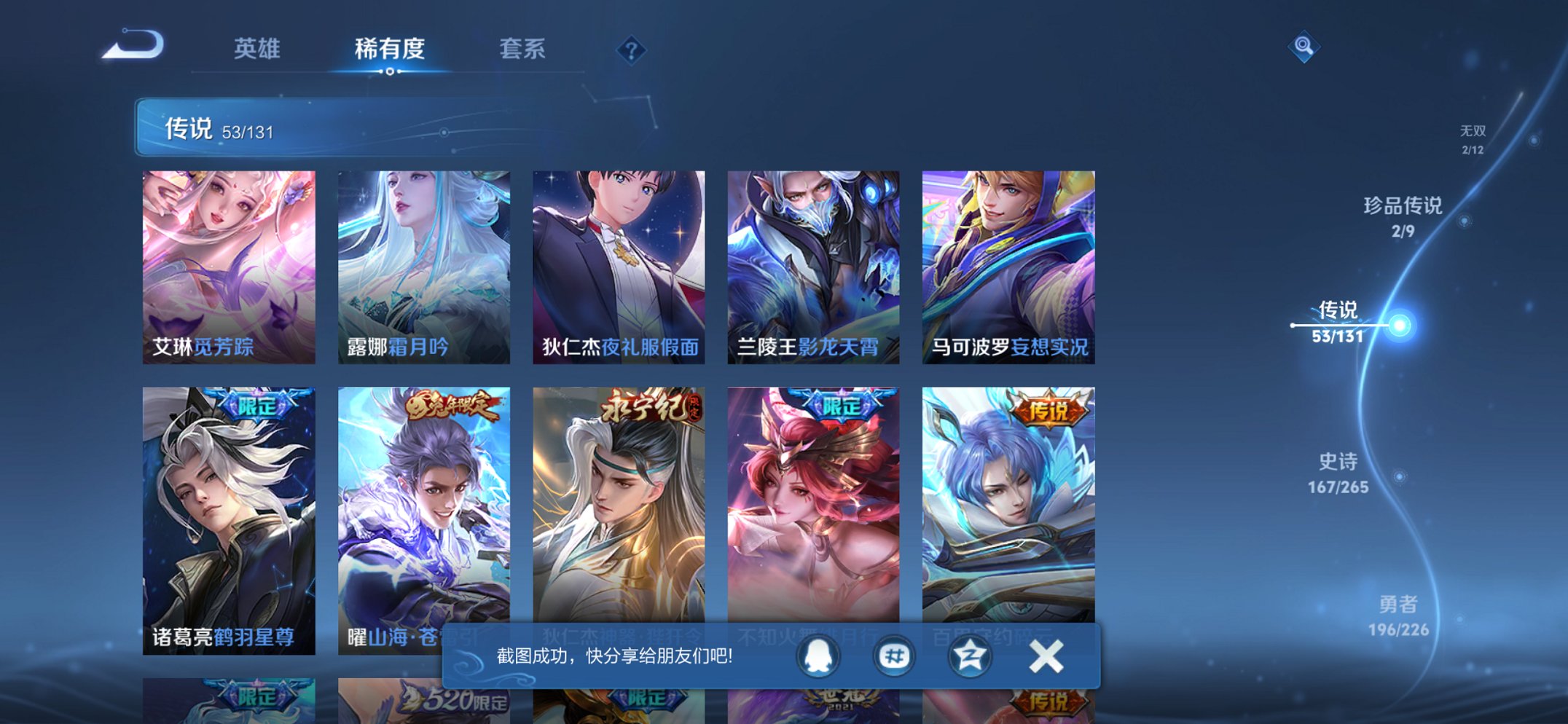Open the help question mark icon
1568x724 pixels.
tap(632, 50)
